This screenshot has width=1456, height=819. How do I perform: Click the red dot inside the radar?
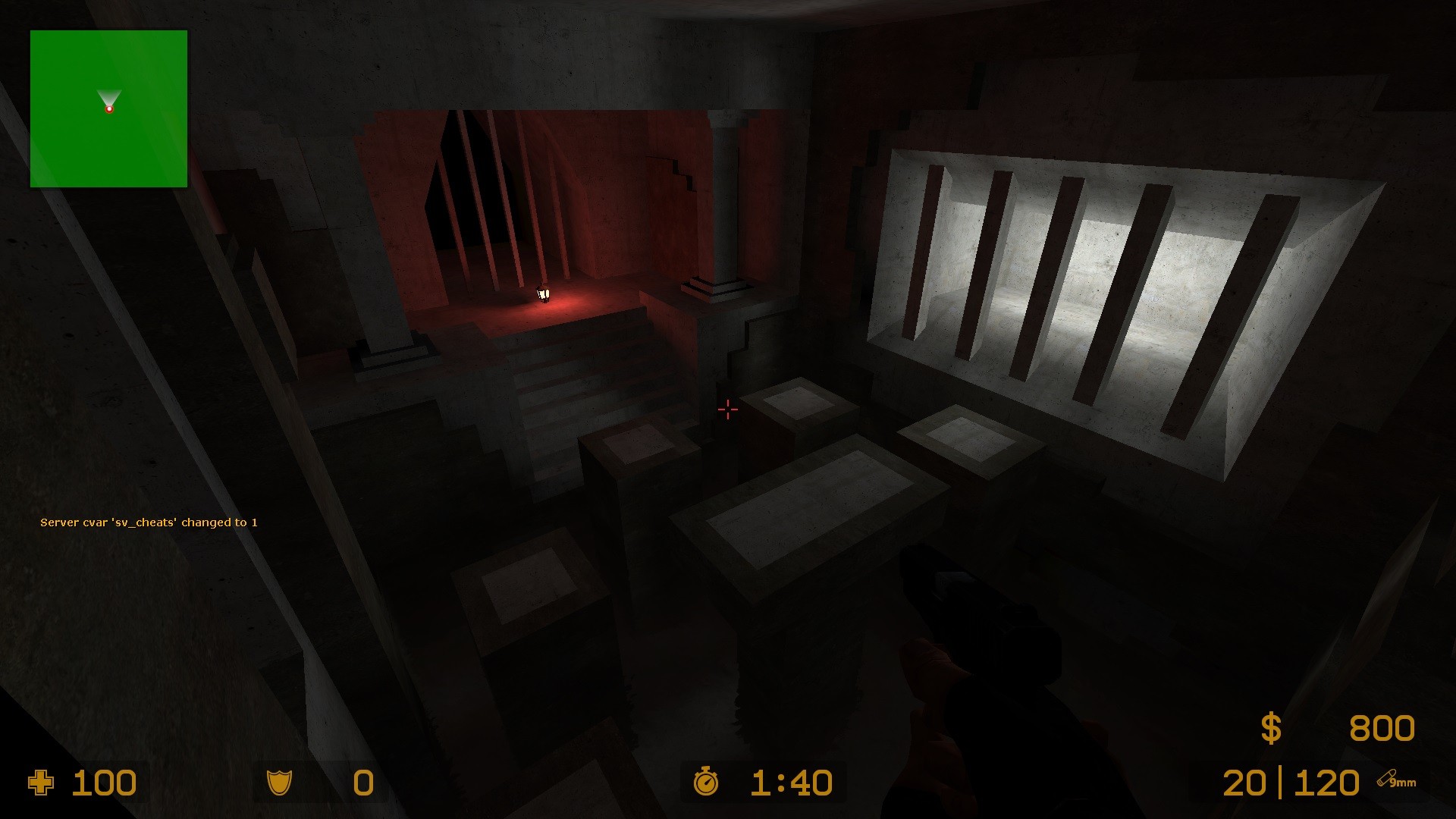[x=109, y=109]
